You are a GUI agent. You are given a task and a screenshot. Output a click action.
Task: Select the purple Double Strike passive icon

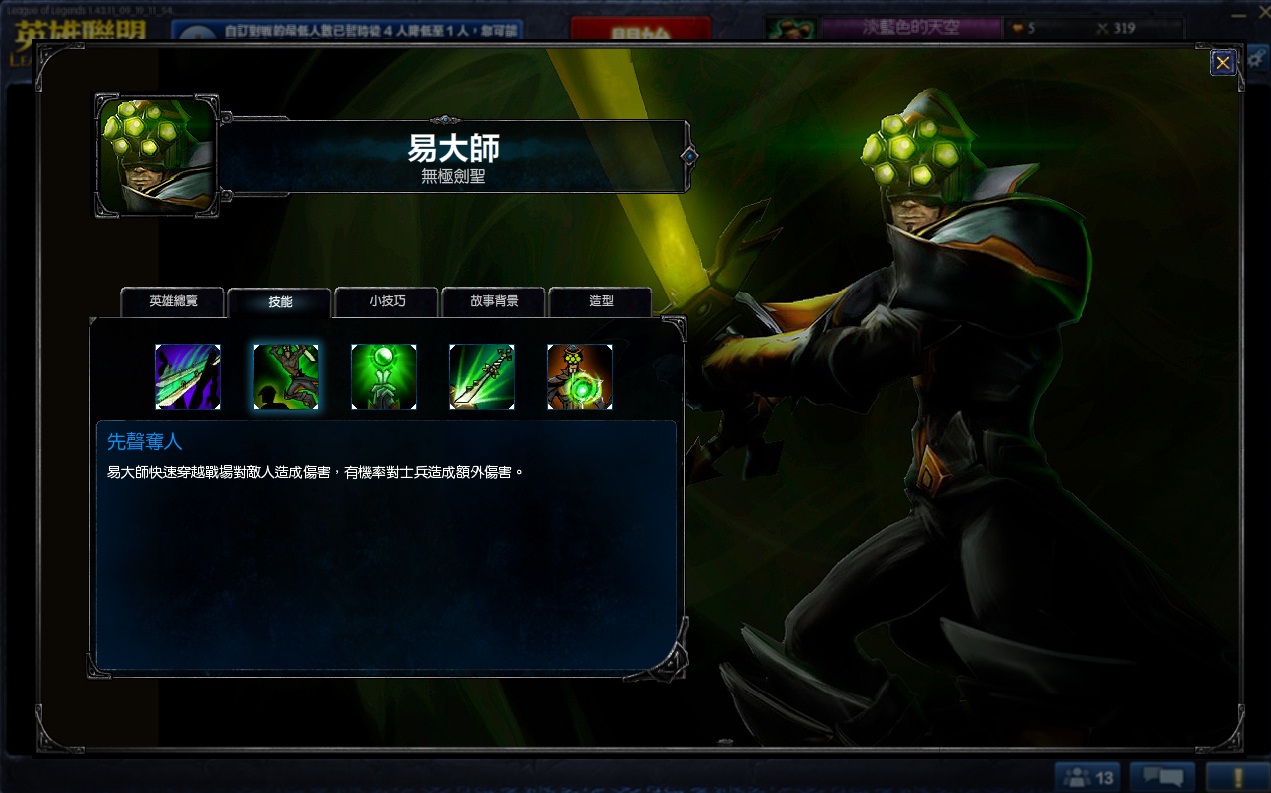tap(188, 377)
